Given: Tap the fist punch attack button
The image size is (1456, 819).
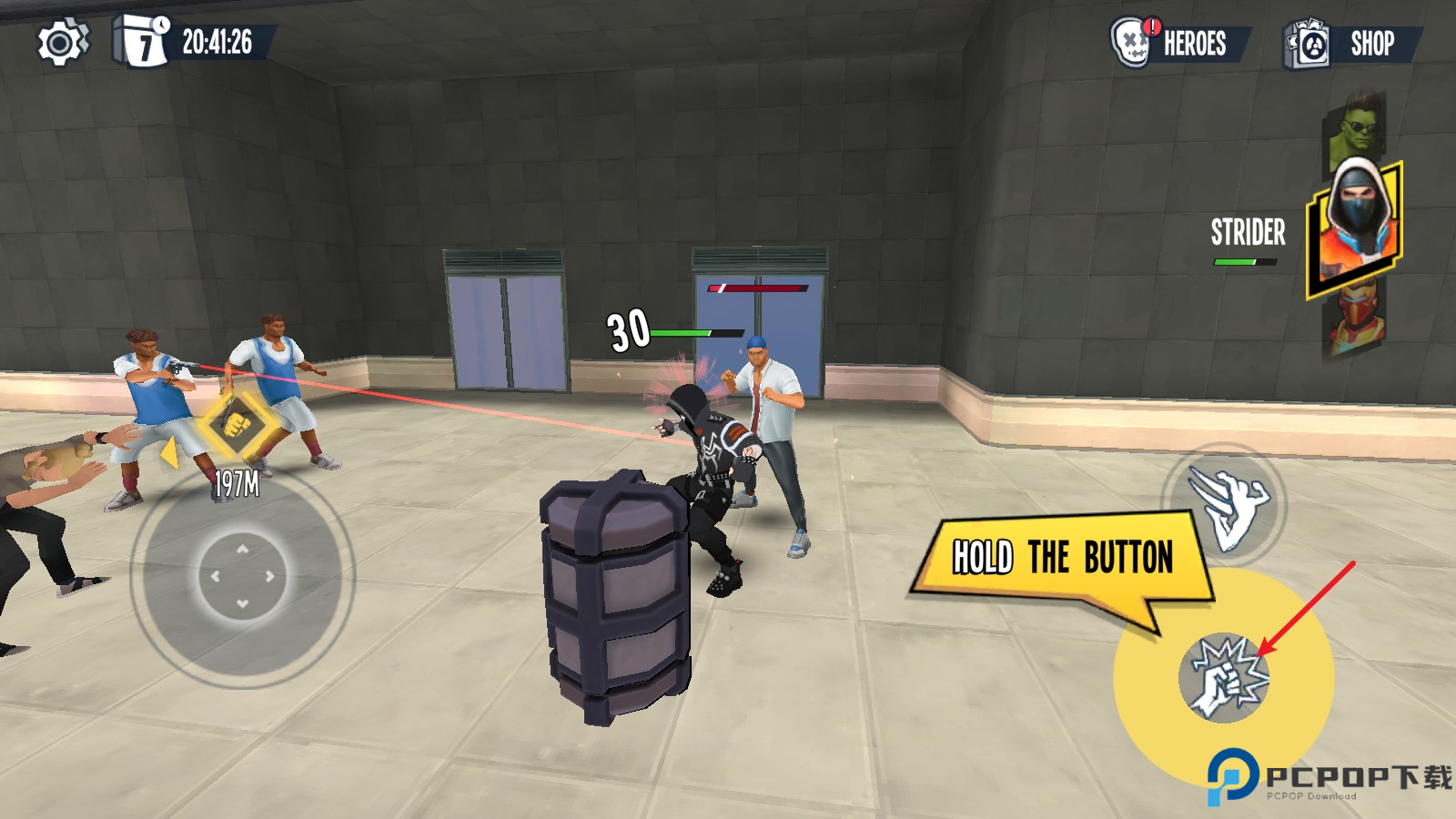Looking at the screenshot, I should pos(1223,678).
